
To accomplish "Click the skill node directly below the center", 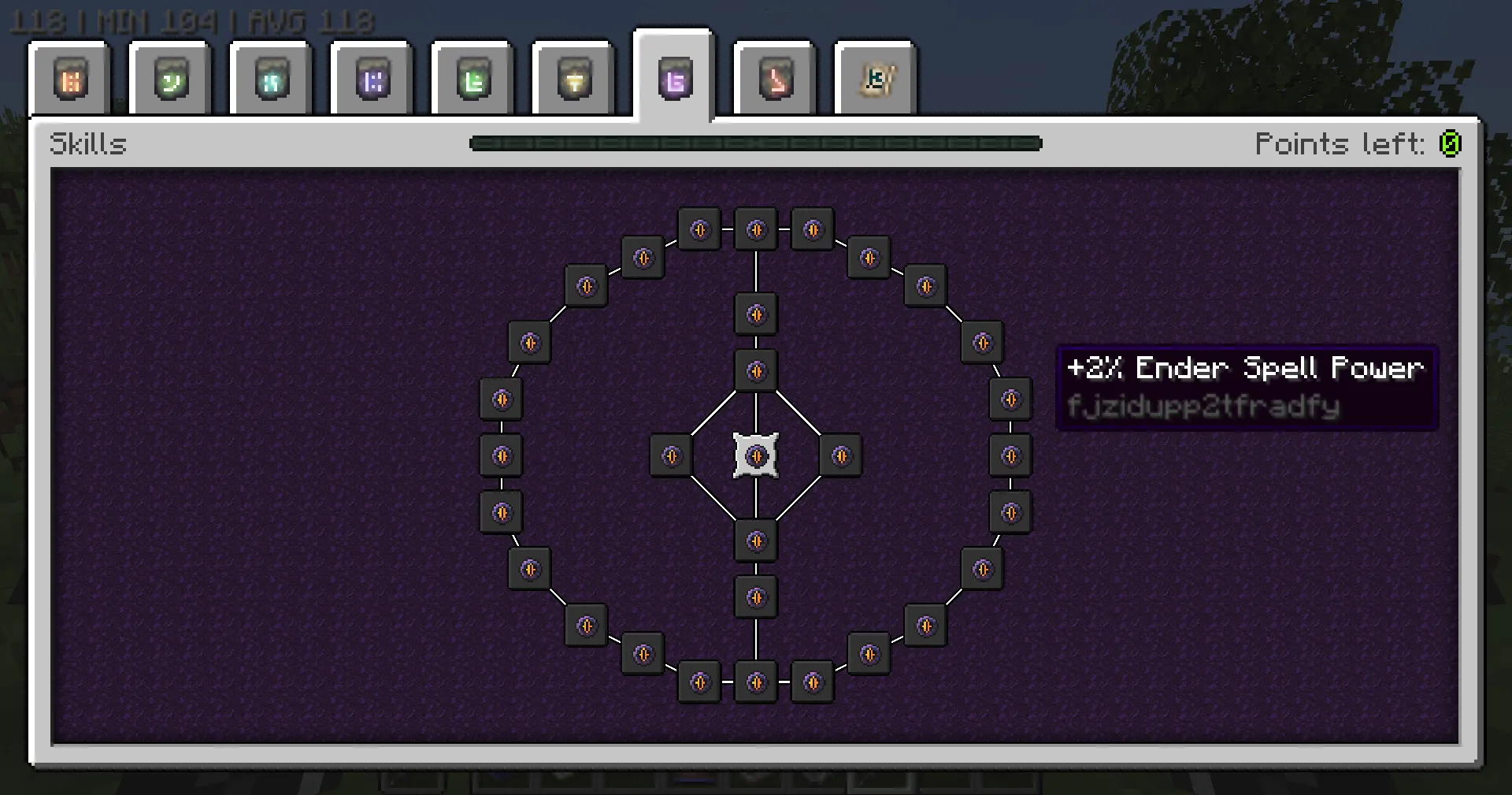I will (x=755, y=541).
